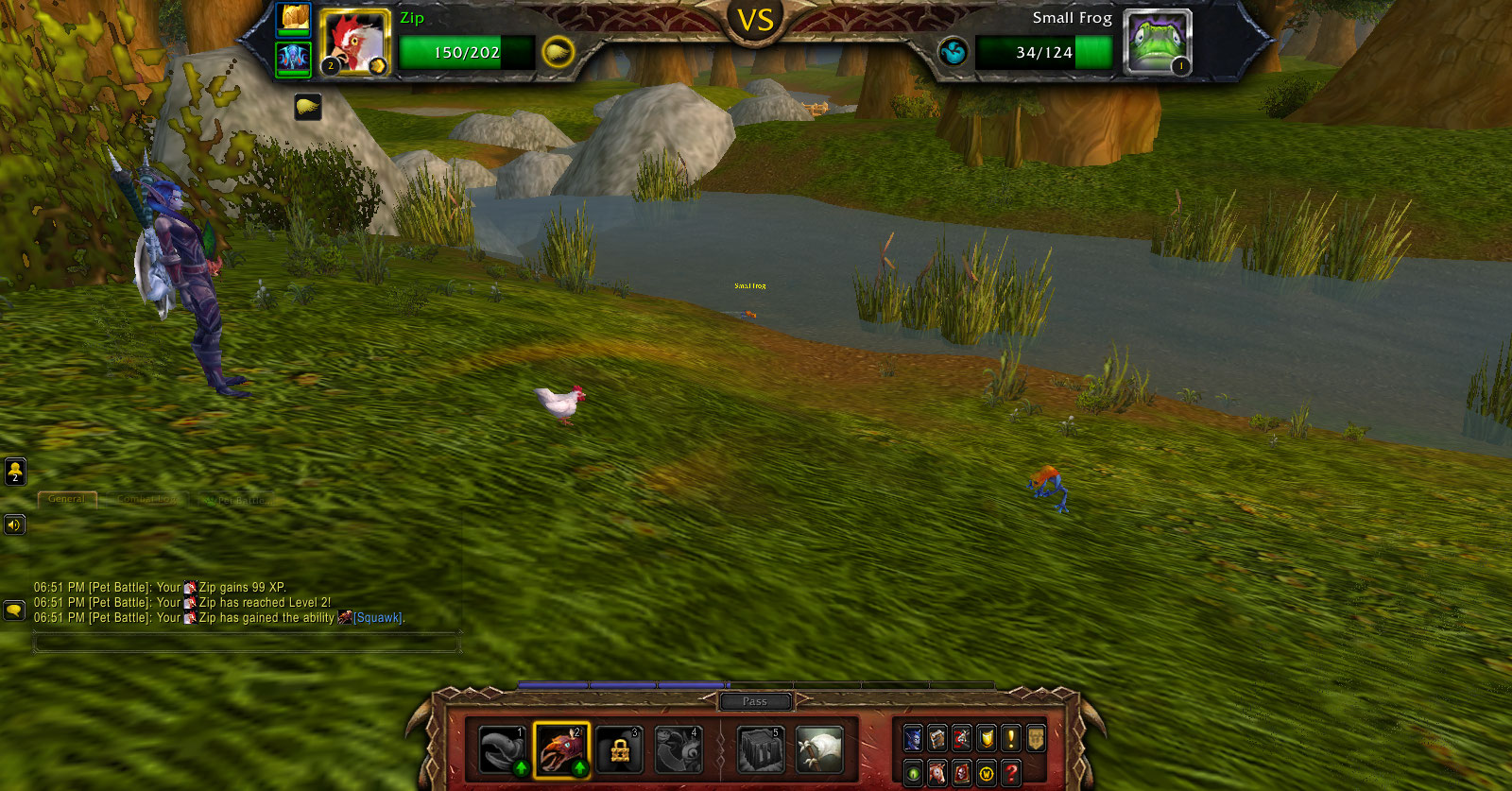Viewport: 1512px width, 791px height.
Task: Open the red question mark help button
Action: (1011, 774)
